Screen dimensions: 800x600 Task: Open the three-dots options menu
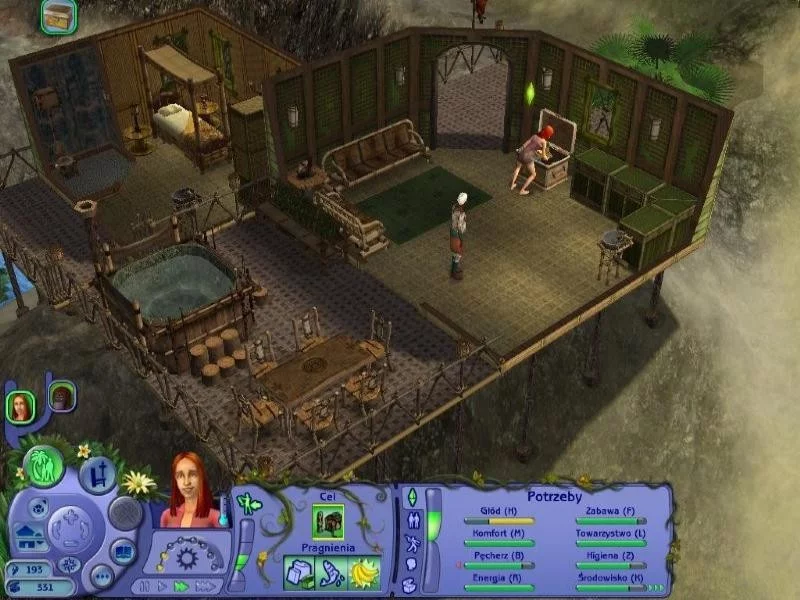click(x=101, y=576)
